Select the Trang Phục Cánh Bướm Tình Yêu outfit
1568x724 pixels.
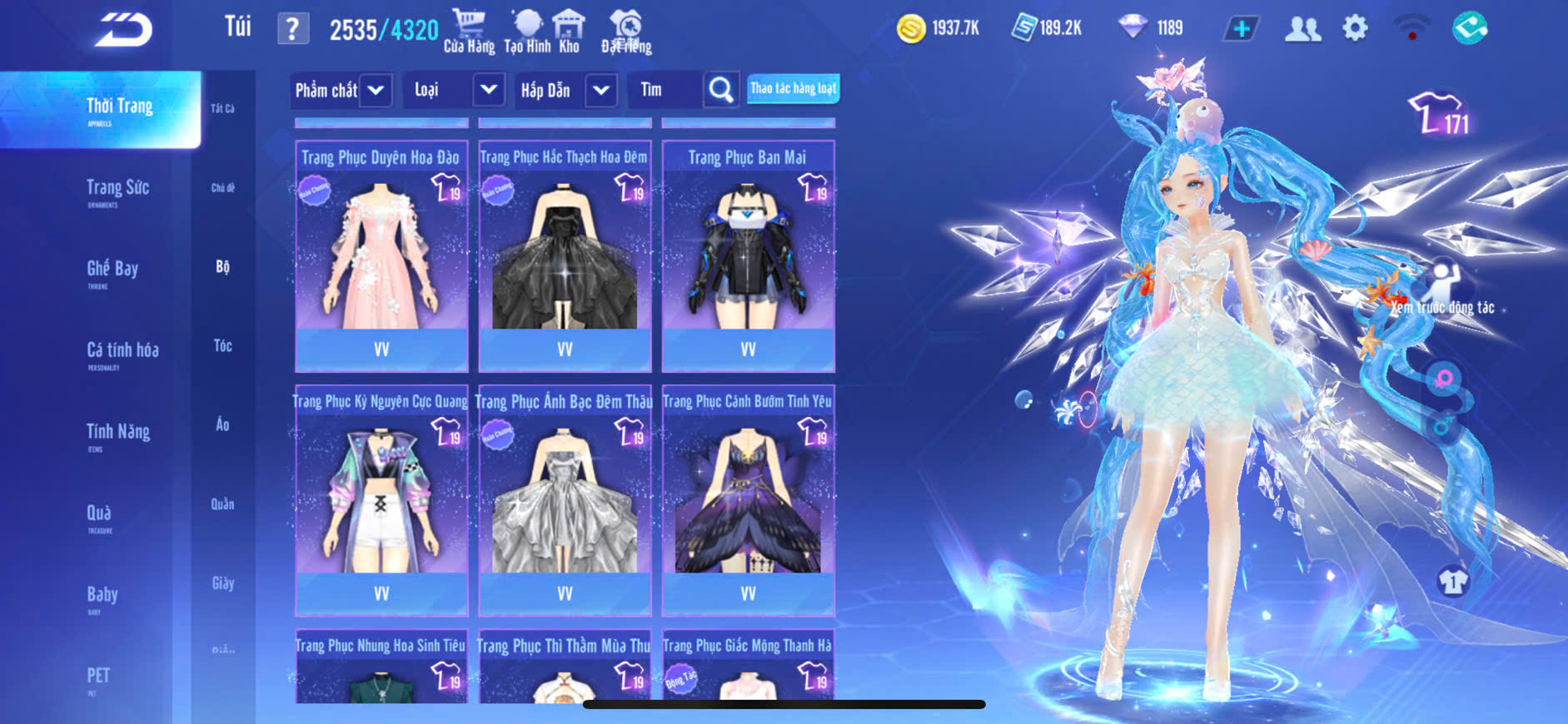(x=748, y=500)
